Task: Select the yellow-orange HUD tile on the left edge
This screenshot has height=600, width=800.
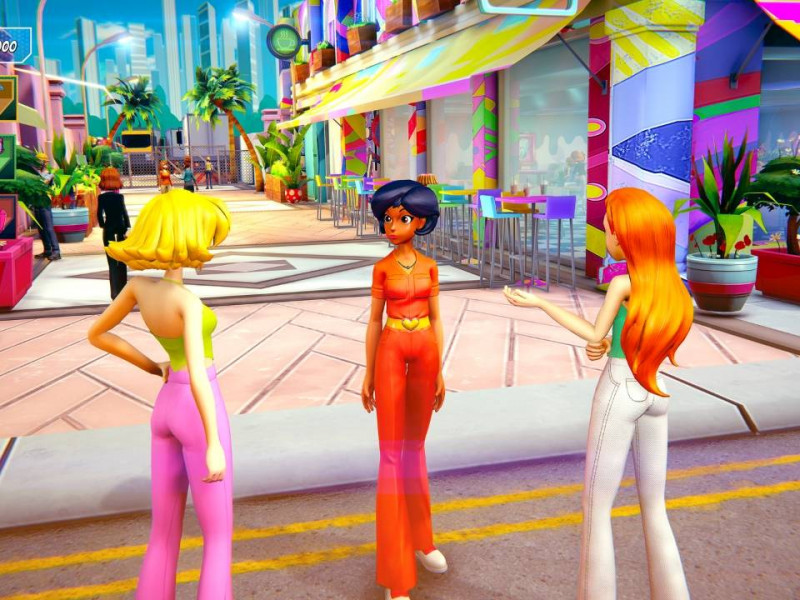Action: [7, 99]
